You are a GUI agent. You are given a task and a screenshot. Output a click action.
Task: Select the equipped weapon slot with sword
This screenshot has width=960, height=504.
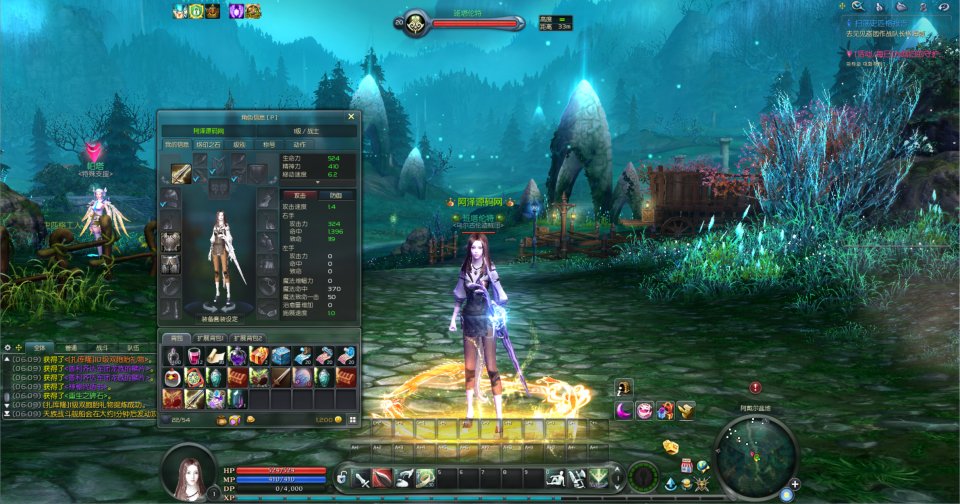tap(181, 171)
